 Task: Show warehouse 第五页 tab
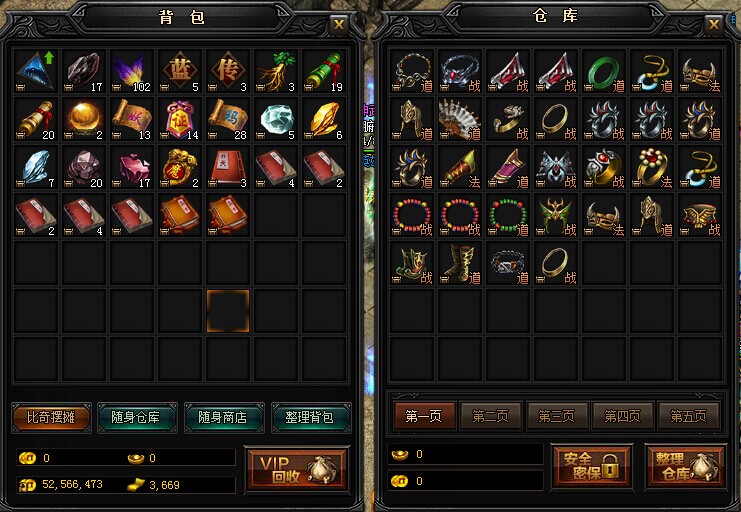(689, 416)
